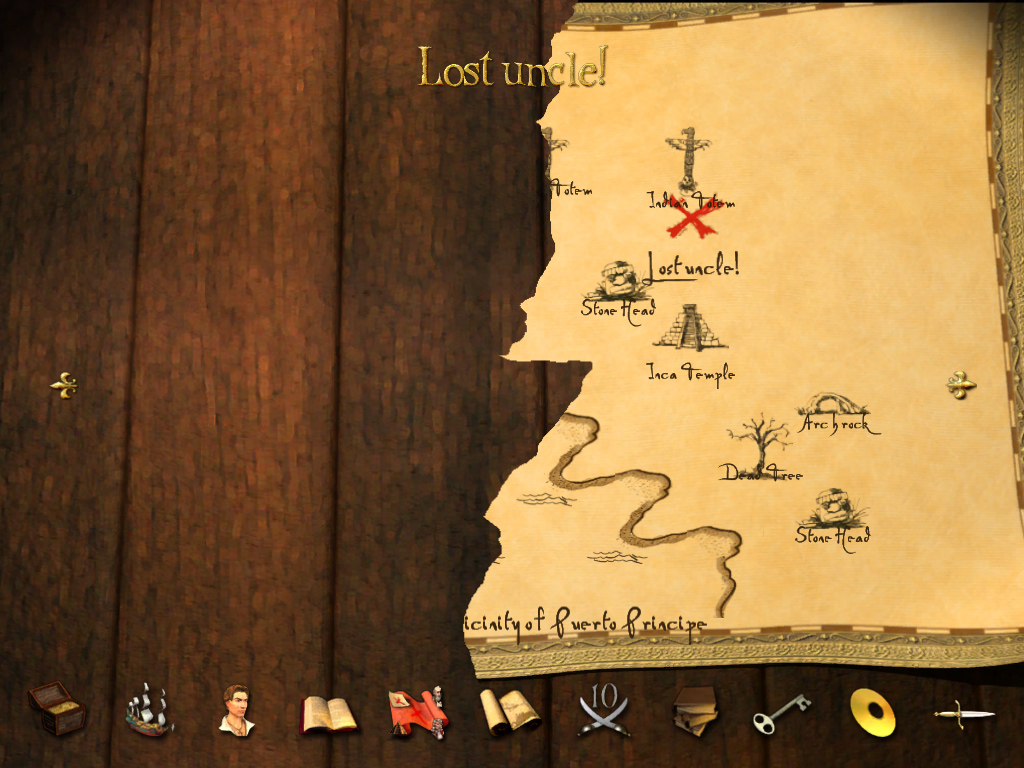Go to previous map with left fleur-de-lis
This screenshot has width=1024, height=768.
tap(64, 385)
